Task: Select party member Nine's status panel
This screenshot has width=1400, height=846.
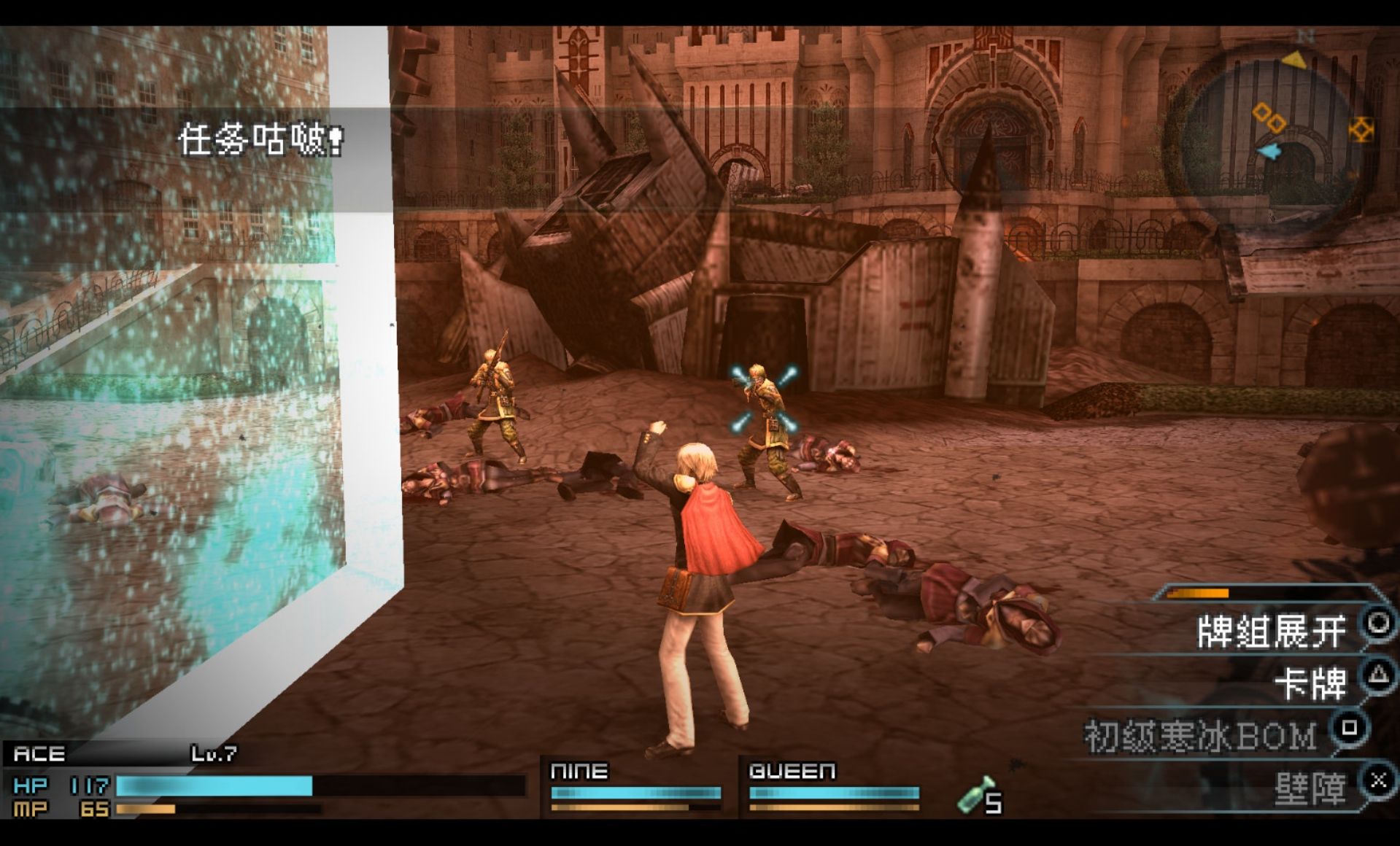Action: [635, 788]
